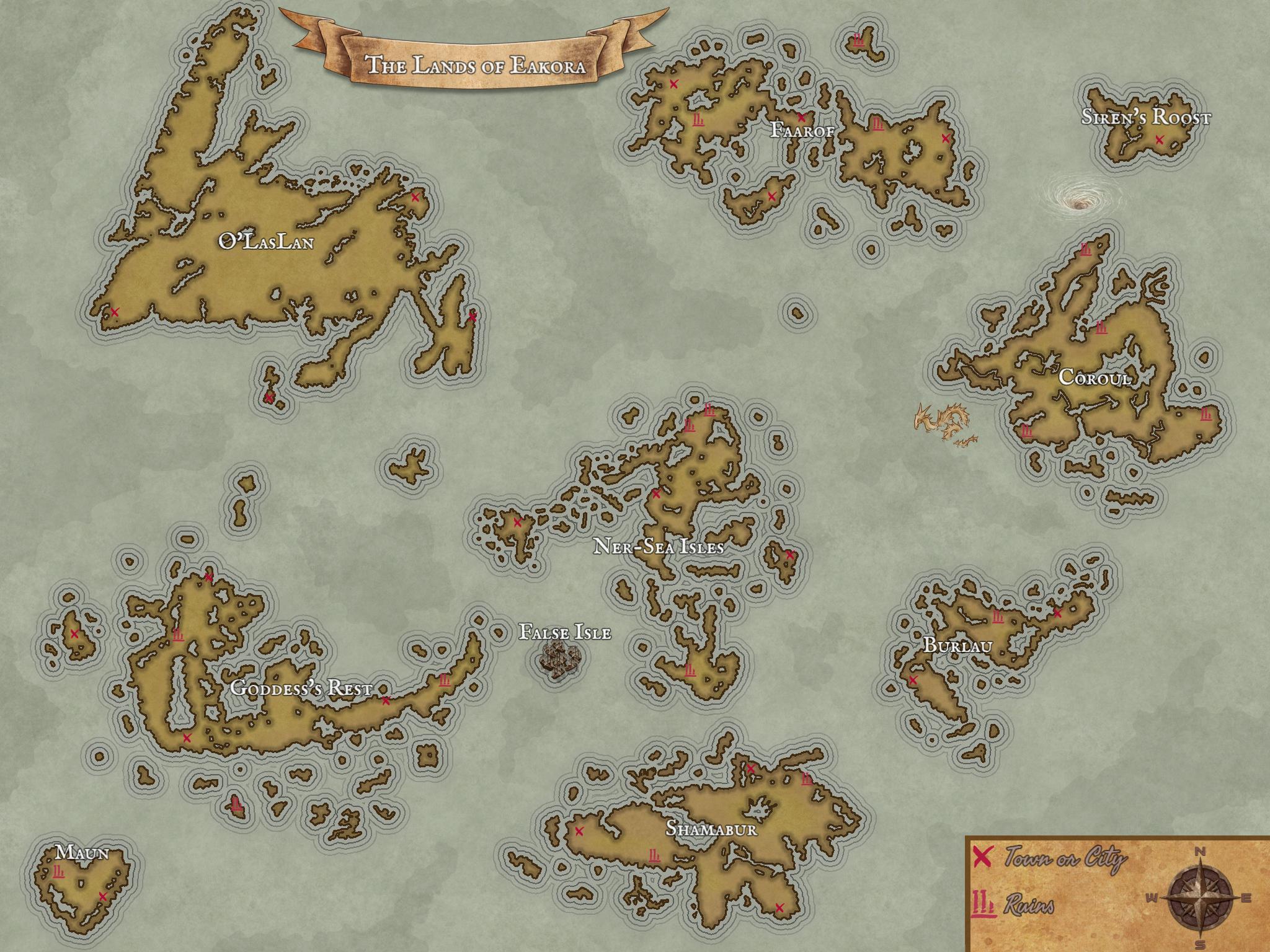The height and width of the screenshot is (952, 1270).
Task: Click the compass rose
Action: (1199, 897)
